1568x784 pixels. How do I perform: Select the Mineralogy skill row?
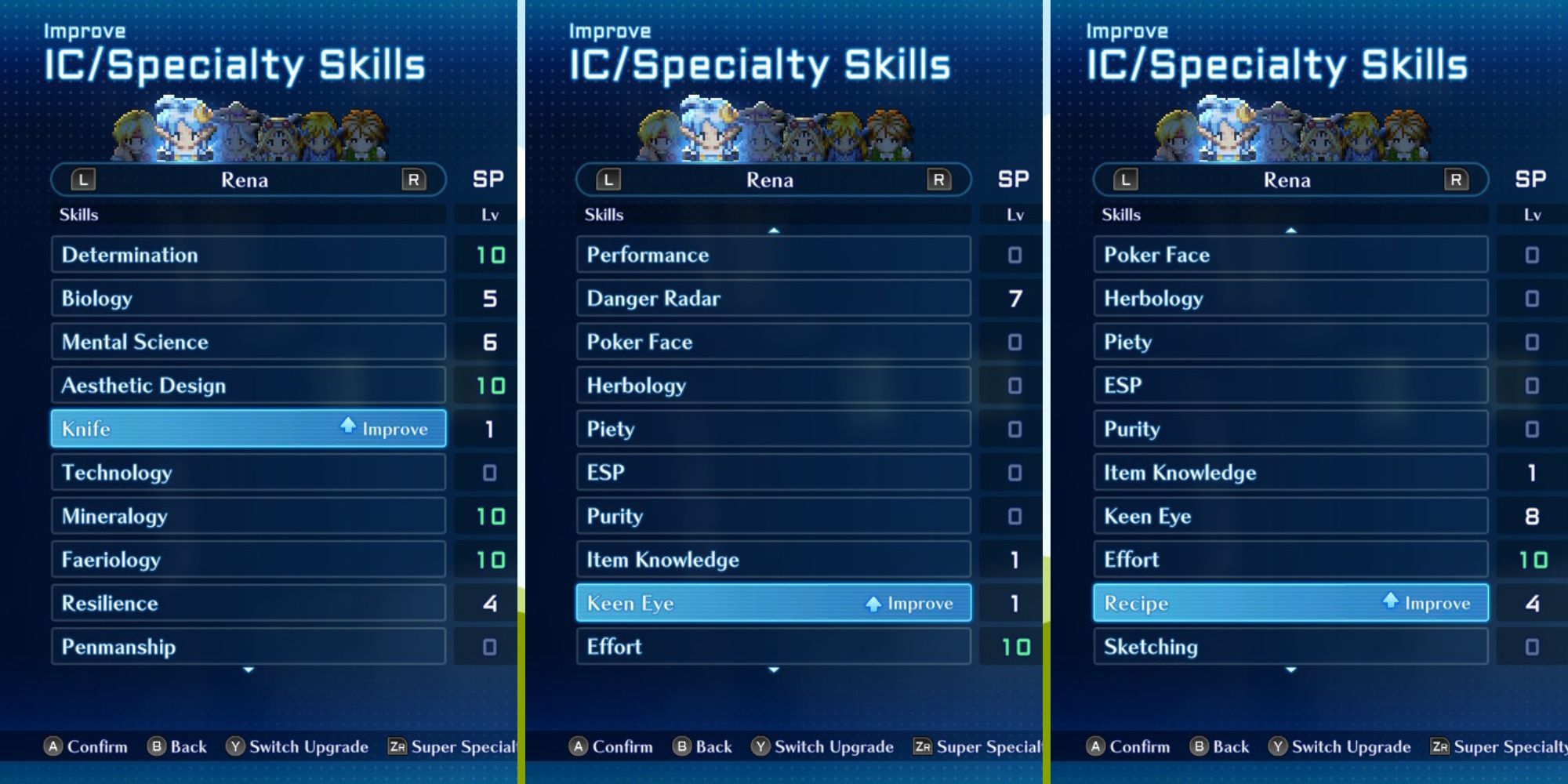[x=248, y=516]
